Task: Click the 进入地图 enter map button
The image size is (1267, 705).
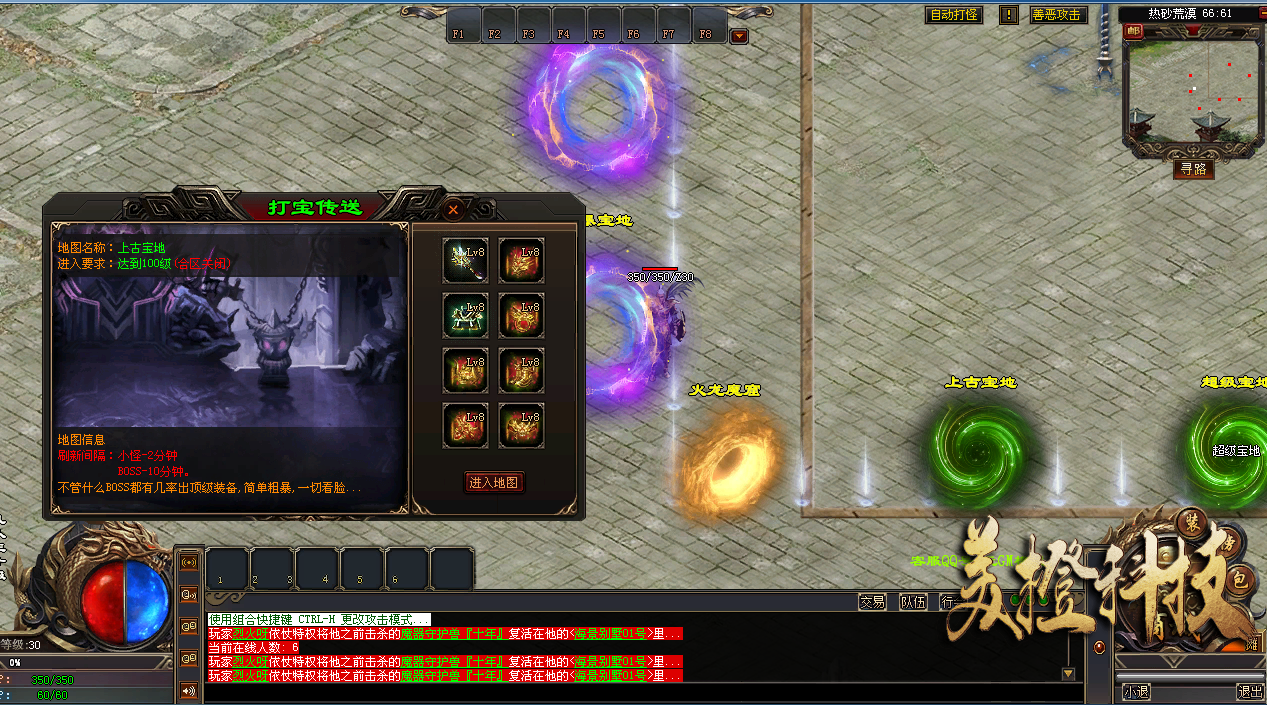Action: pos(494,482)
